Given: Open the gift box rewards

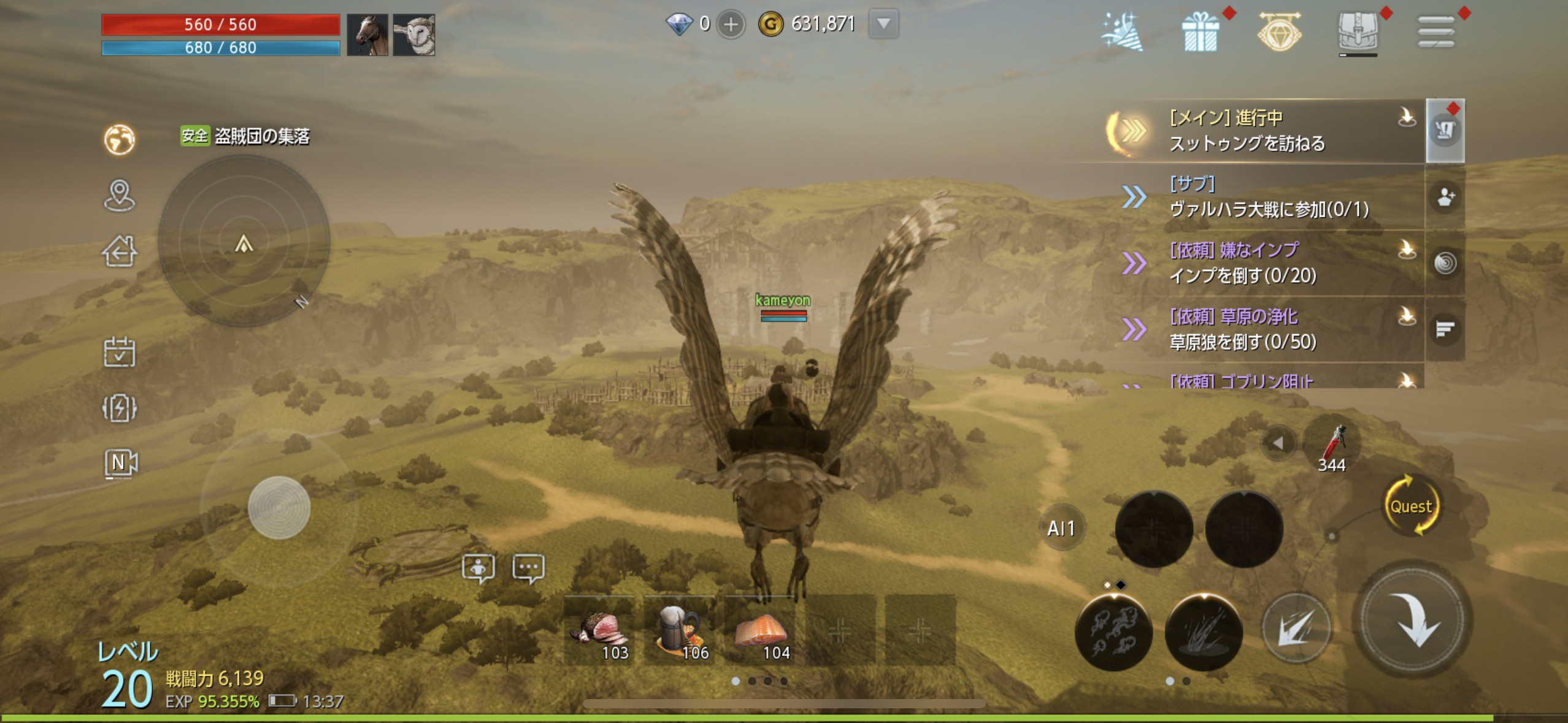Looking at the screenshot, I should 1200,32.
